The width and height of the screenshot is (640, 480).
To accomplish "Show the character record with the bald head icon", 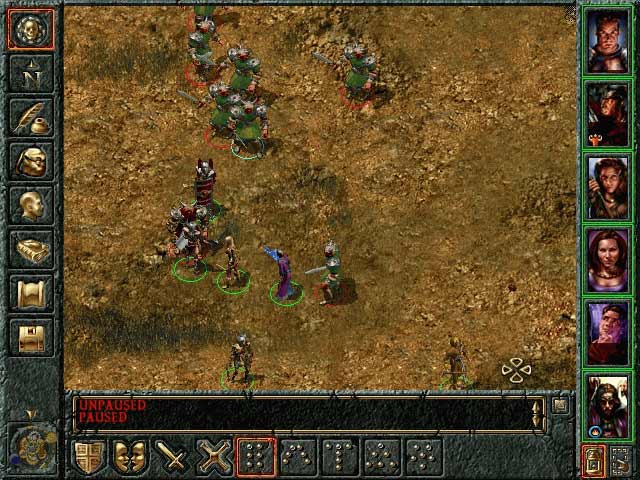I will click(30, 205).
